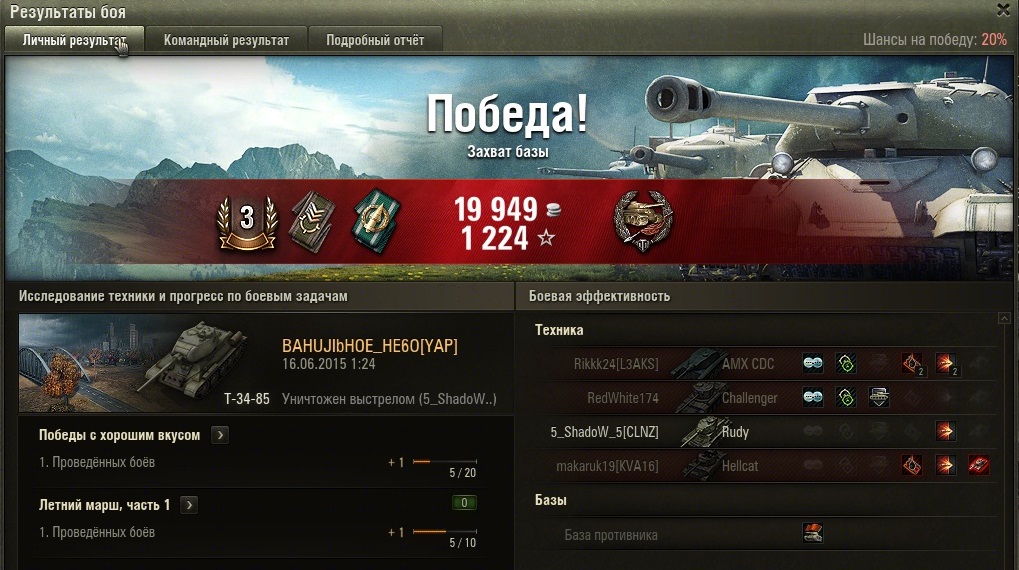Expand the Летний марш, часть 1 mission

point(190,505)
